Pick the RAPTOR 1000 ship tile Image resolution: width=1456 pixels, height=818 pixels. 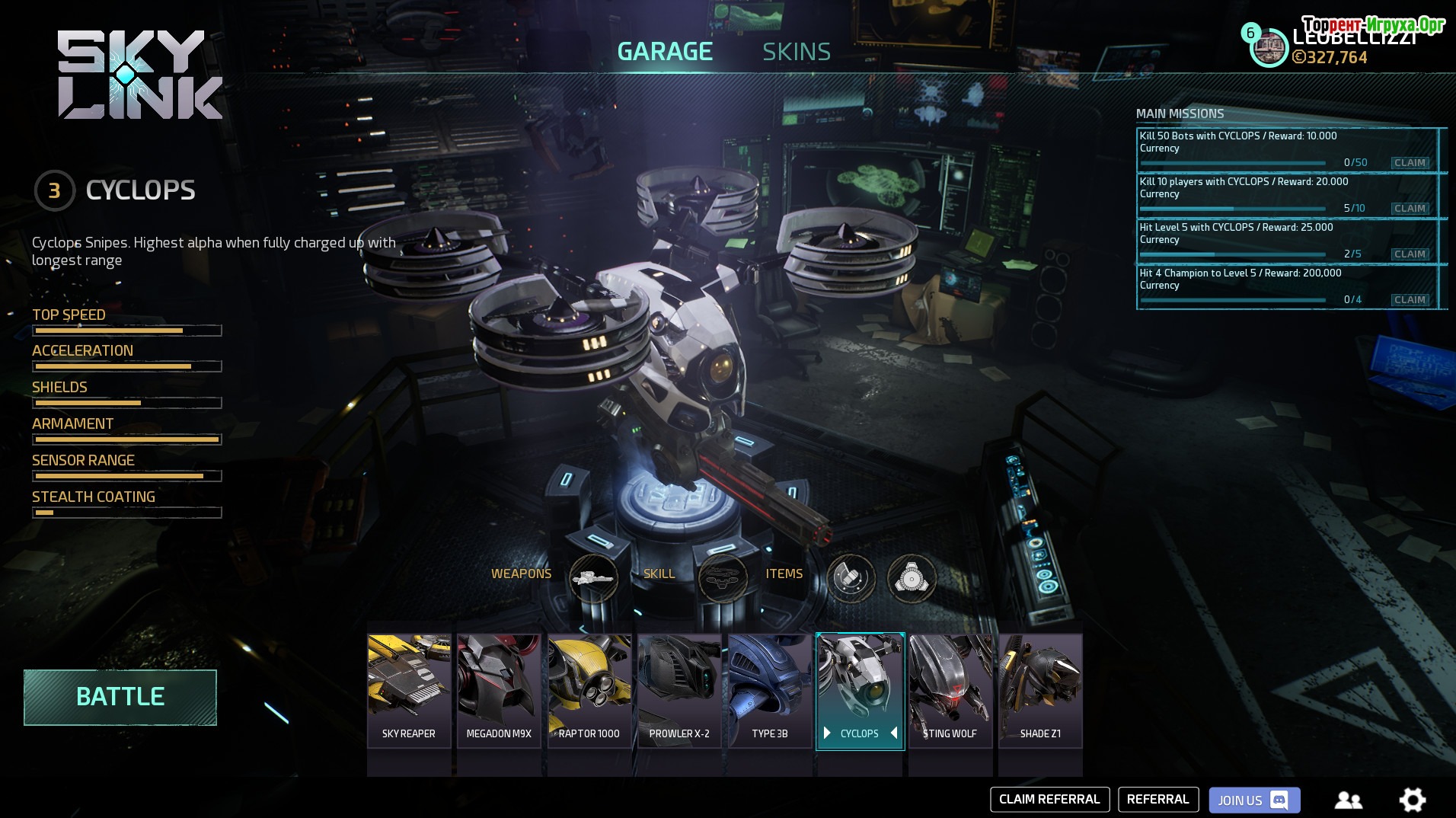[x=589, y=690]
